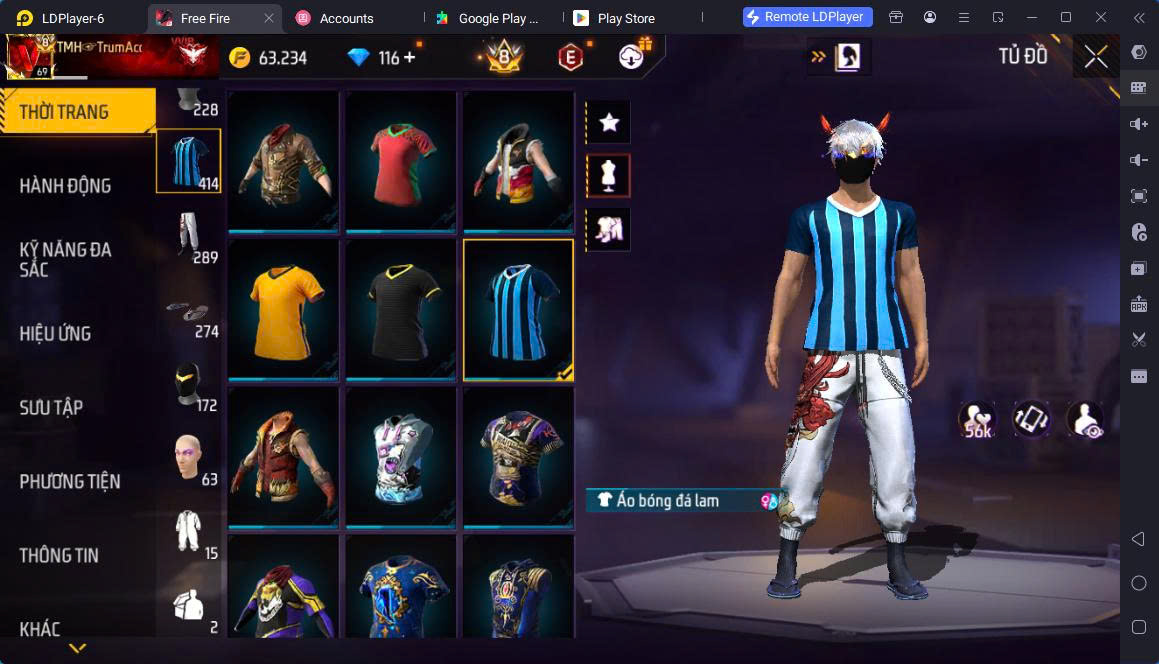Open the THÔNG TIN category

click(x=59, y=556)
